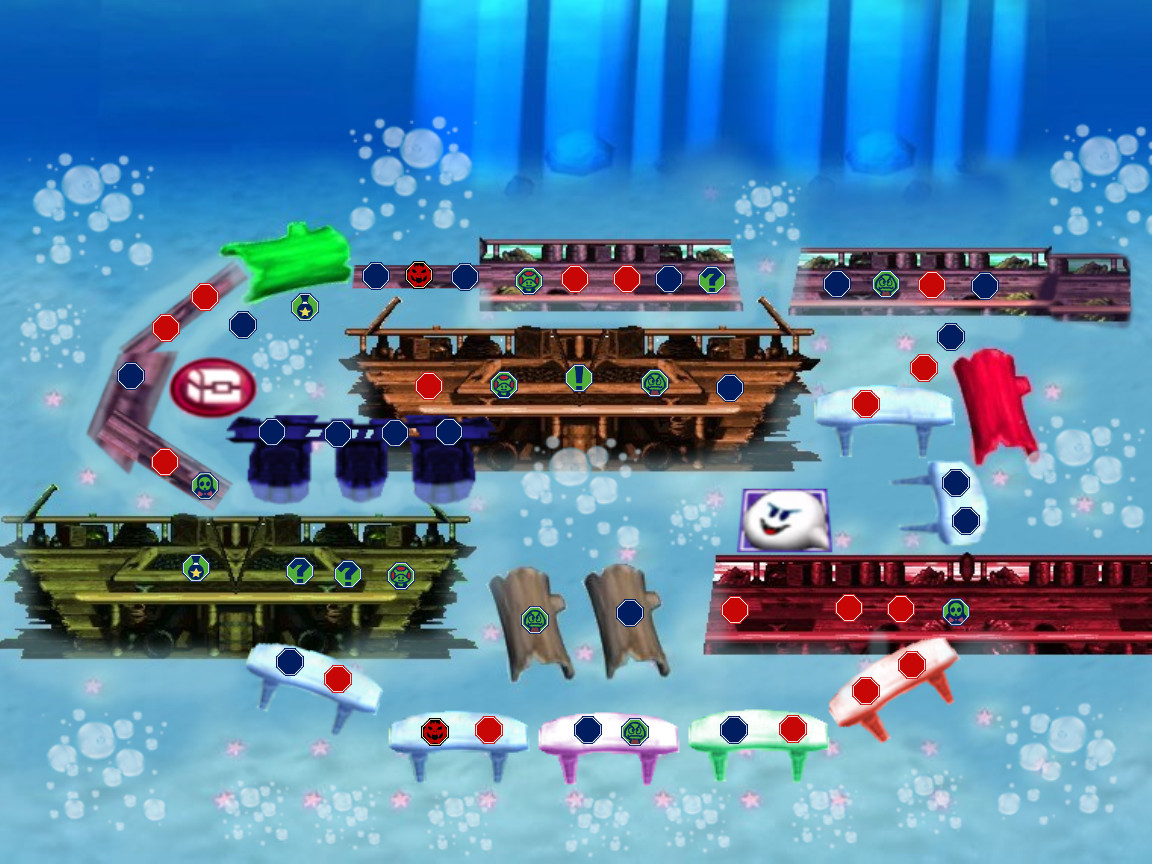Choose the star space on the yellow ship

196,568
